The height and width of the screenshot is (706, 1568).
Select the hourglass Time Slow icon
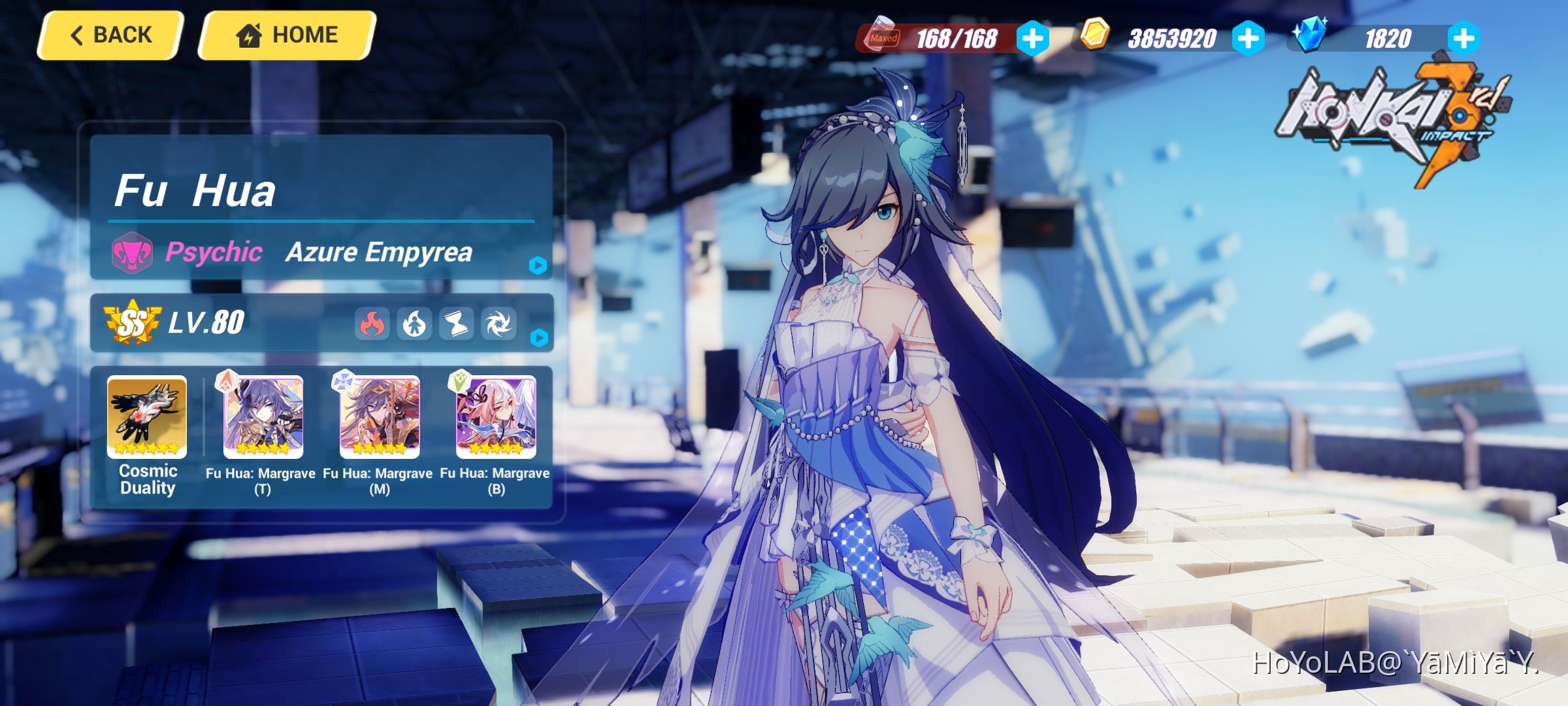458,323
